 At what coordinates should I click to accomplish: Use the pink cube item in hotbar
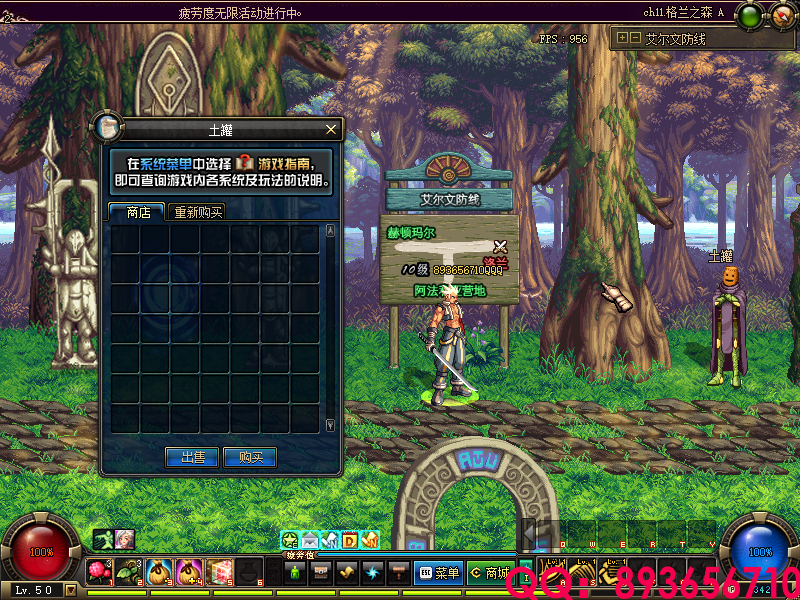219,571
